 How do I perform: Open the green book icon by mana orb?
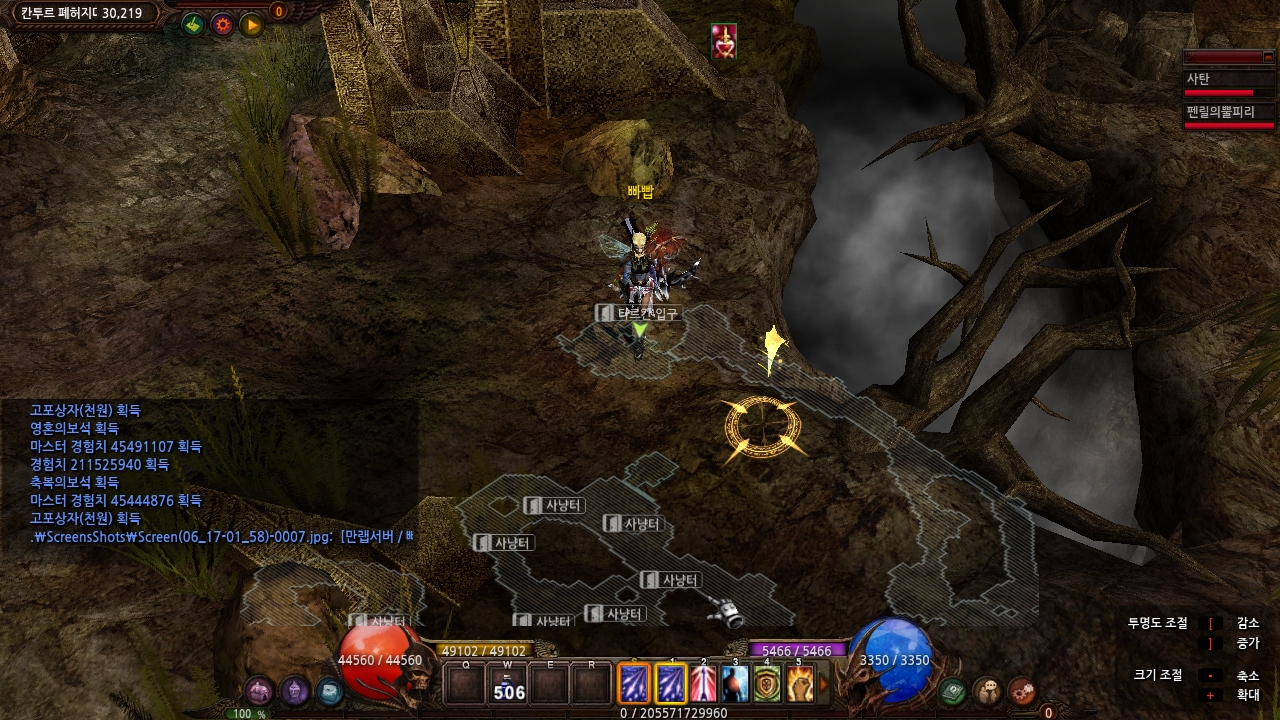coord(953,690)
